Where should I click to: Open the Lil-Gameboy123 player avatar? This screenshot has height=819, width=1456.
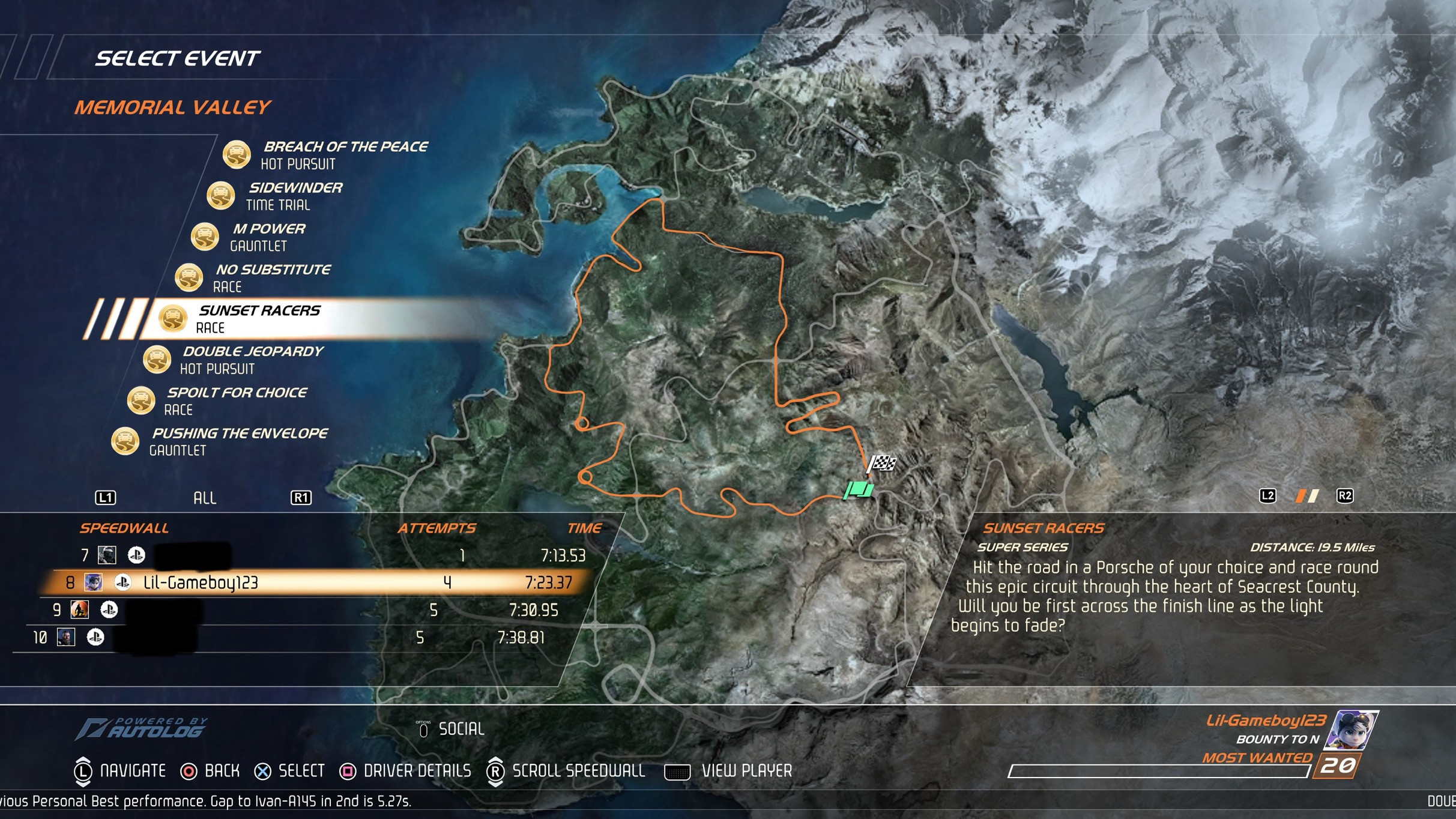1353,730
